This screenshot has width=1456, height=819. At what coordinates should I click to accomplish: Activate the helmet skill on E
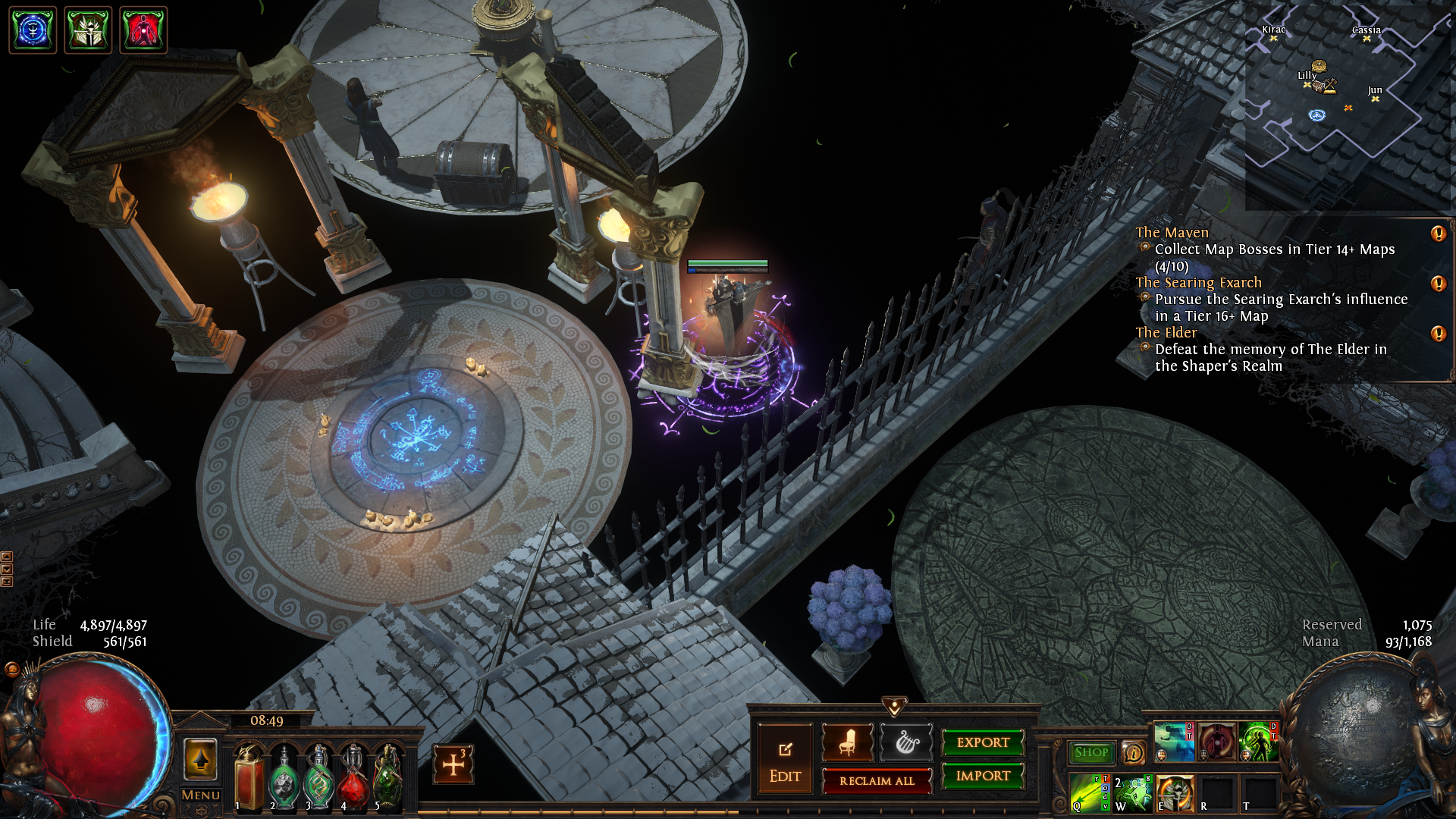click(x=1175, y=793)
